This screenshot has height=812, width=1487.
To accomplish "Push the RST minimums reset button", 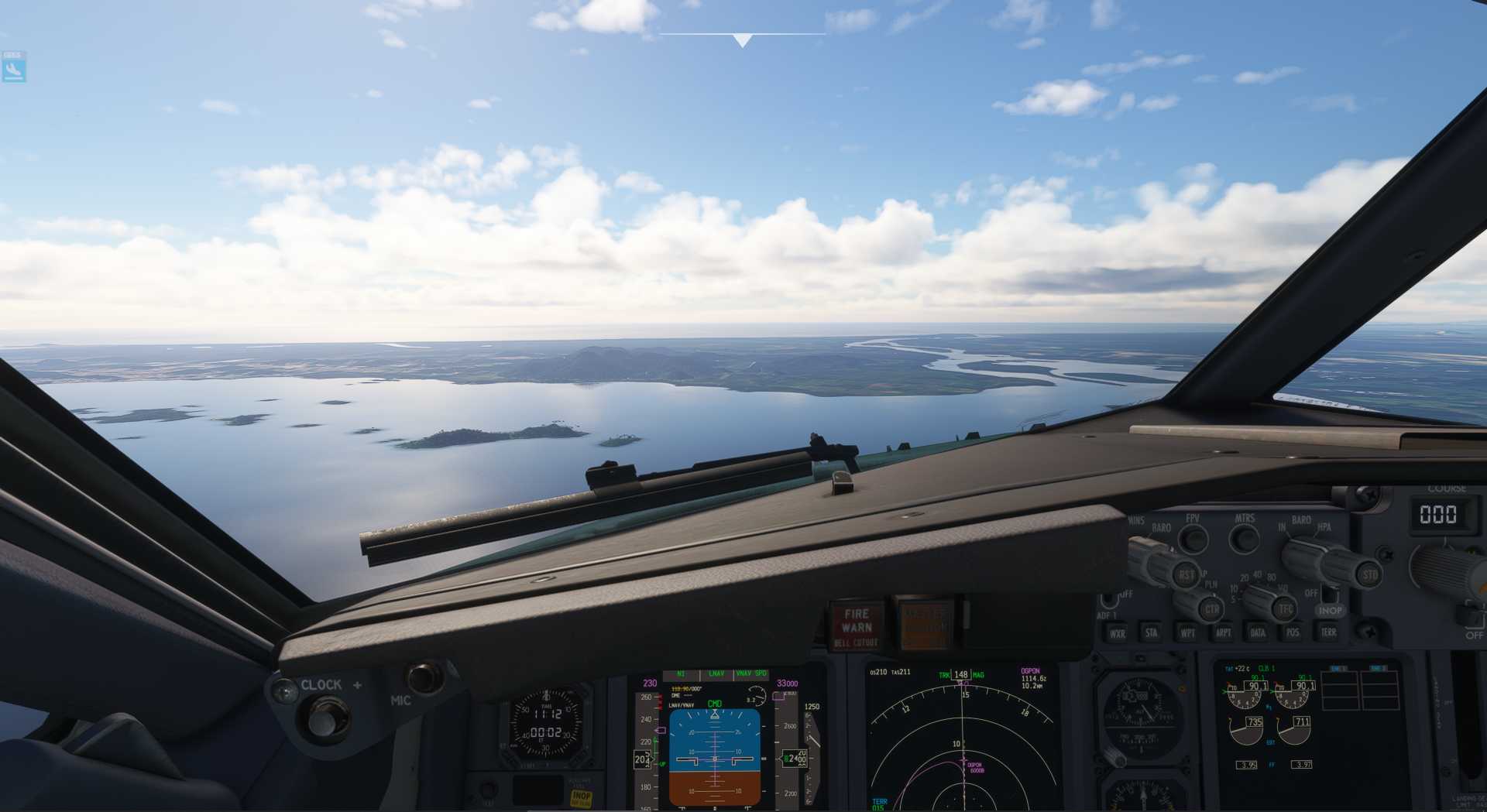I will click(1186, 575).
